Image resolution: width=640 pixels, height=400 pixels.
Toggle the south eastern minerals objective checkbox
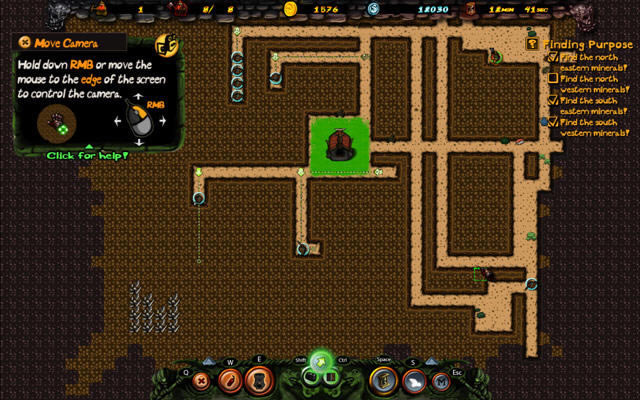553,100
